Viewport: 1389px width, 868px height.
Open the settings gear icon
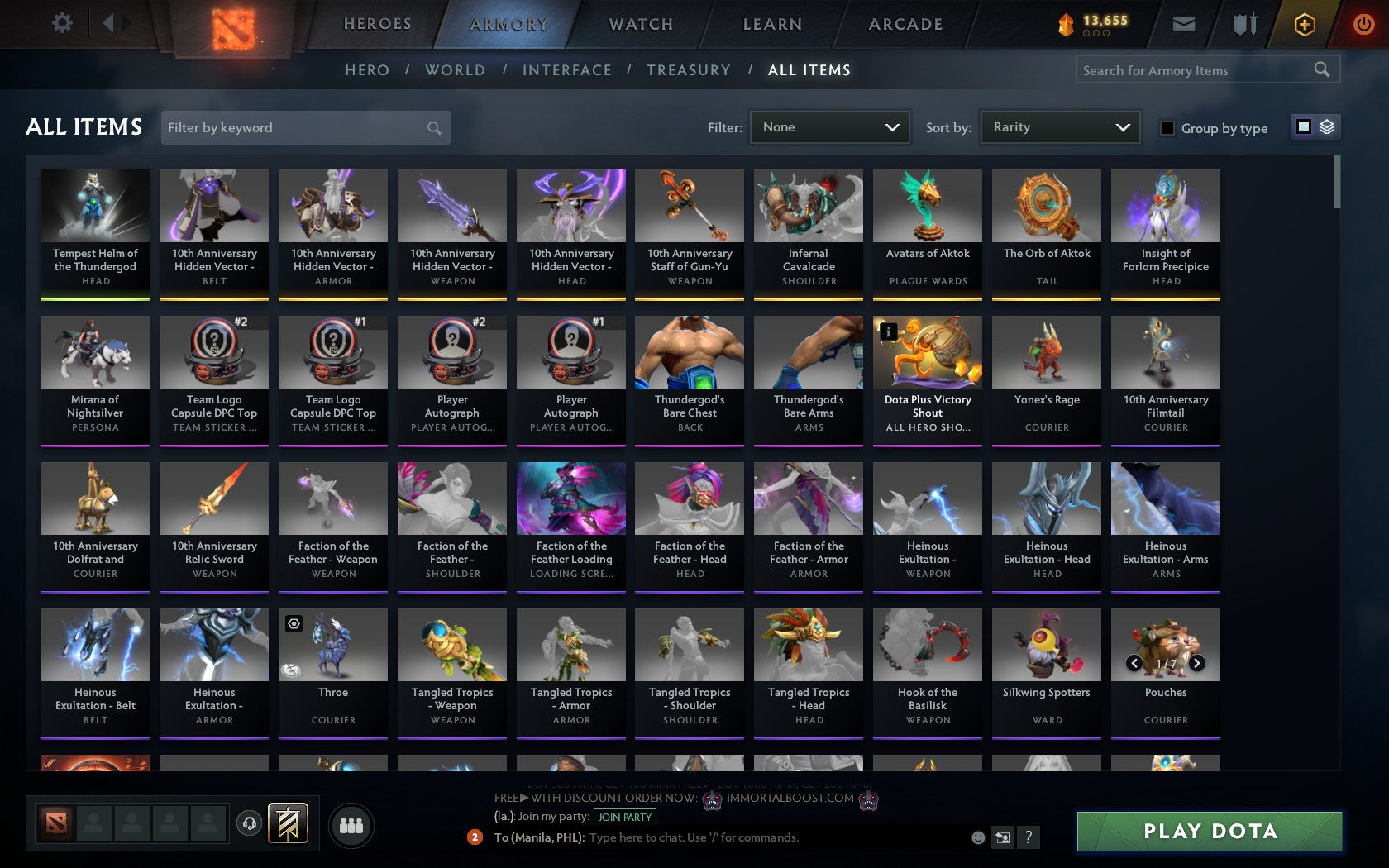pos(60,22)
